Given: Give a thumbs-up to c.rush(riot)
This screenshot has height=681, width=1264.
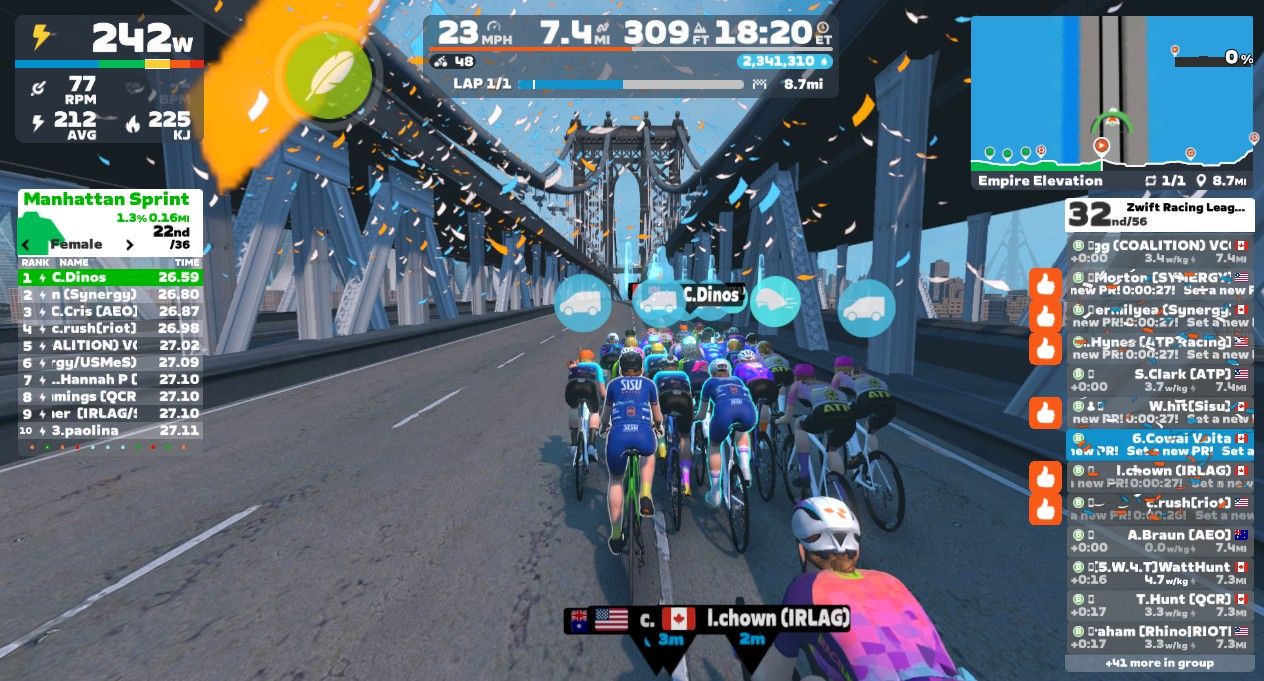Looking at the screenshot, I should pos(1045,508).
